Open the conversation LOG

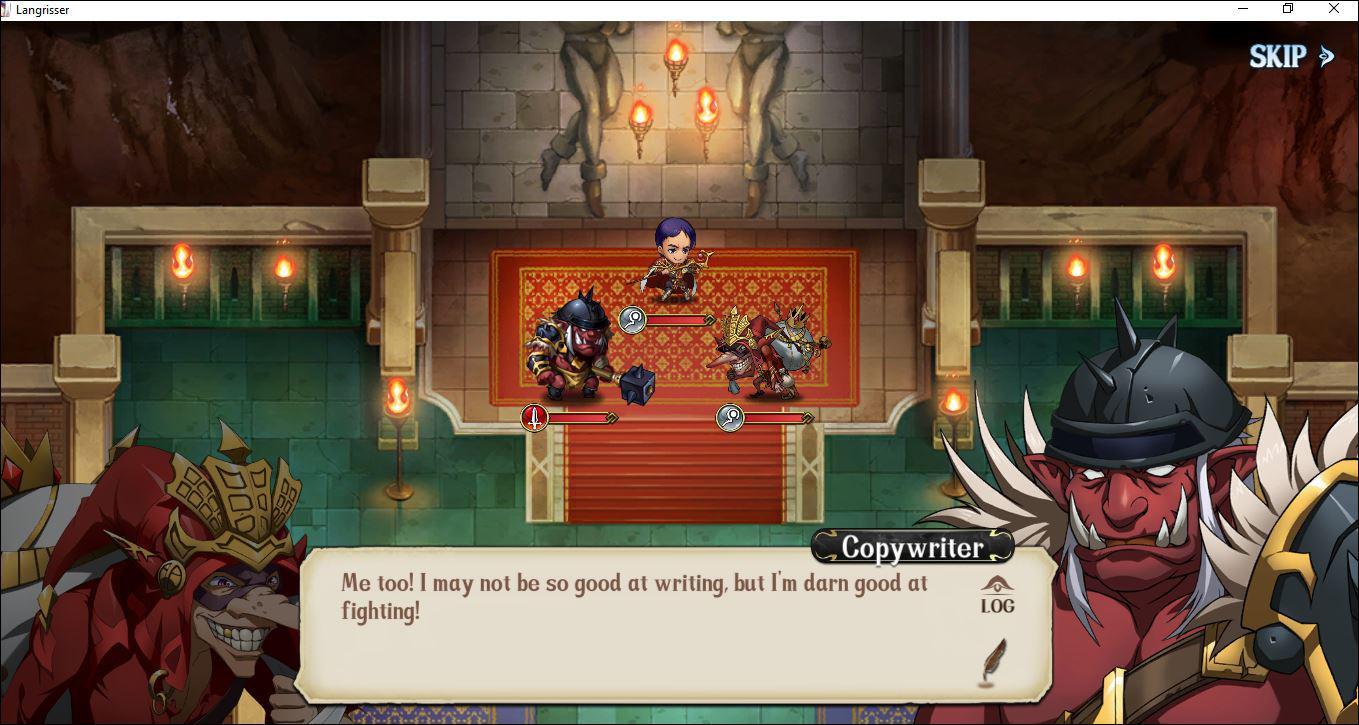997,597
